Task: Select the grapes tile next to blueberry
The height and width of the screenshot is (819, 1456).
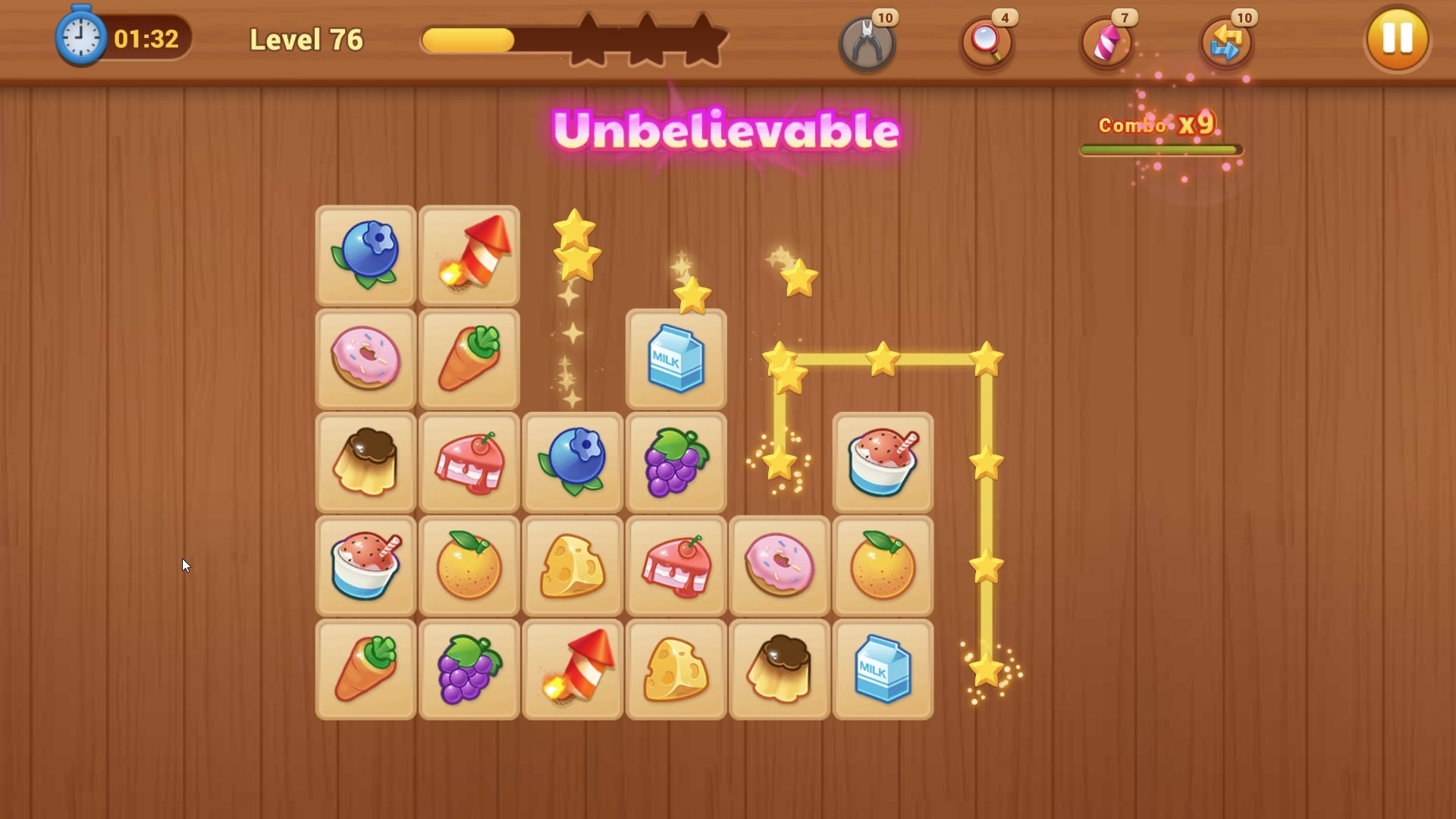Action: pyautogui.click(x=676, y=461)
